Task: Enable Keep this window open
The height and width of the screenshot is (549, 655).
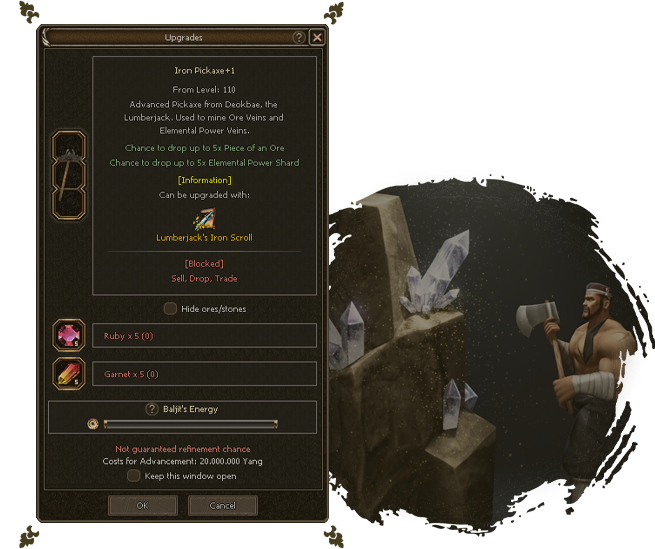Action: [x=134, y=476]
